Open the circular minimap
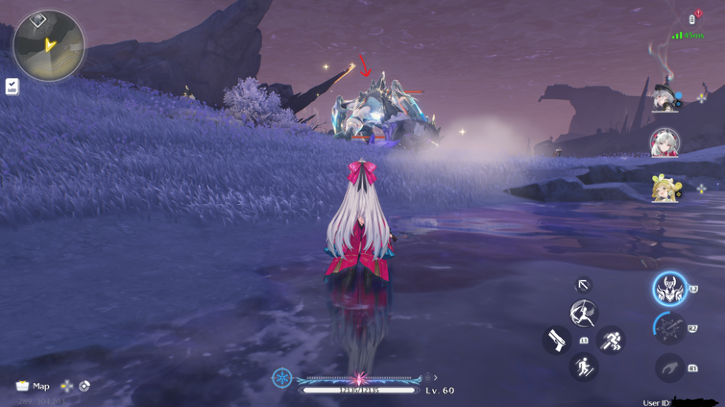This screenshot has width=725, height=407. click(x=49, y=45)
